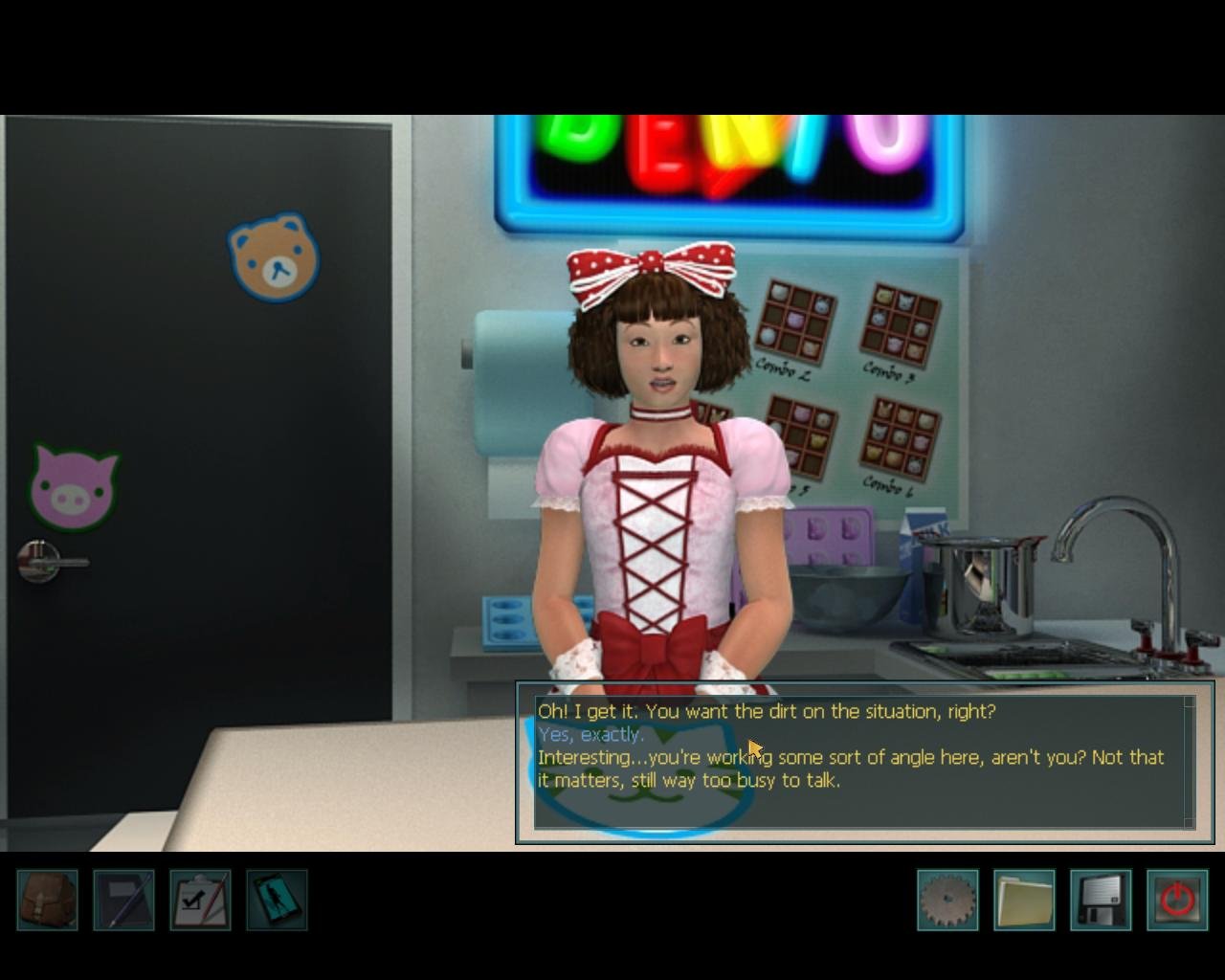
Task: Load a game from the folder icon
Action: click(x=1024, y=900)
